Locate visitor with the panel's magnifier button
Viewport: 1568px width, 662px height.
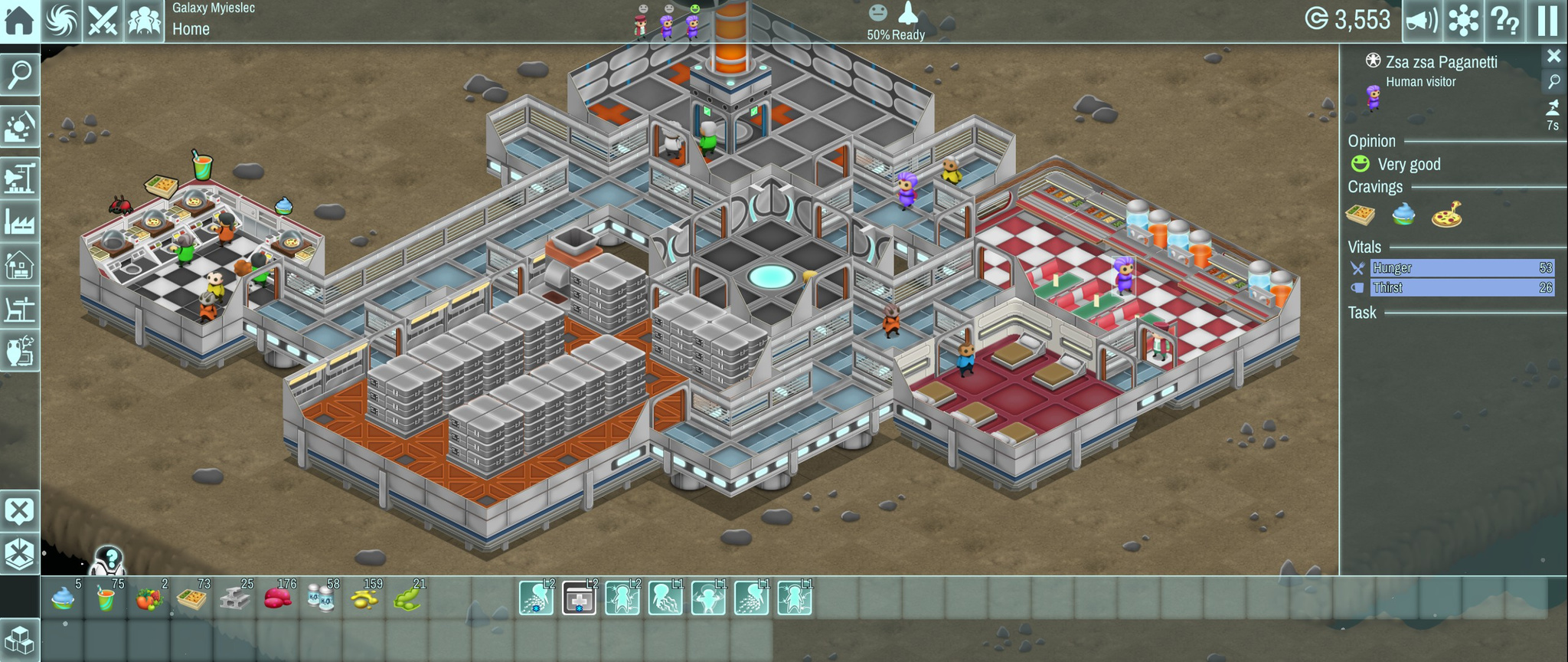1553,81
